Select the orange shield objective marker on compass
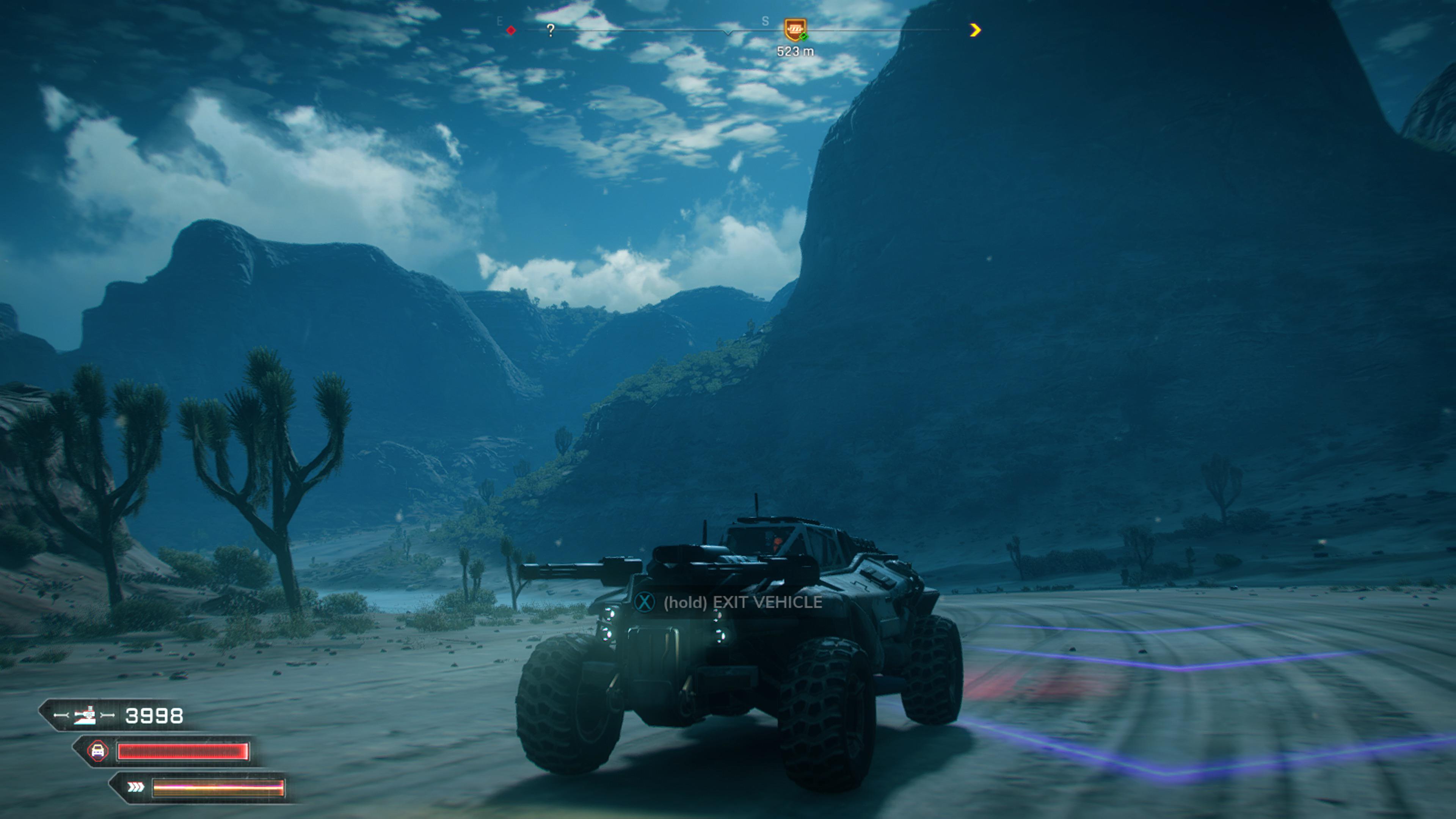 click(x=795, y=29)
